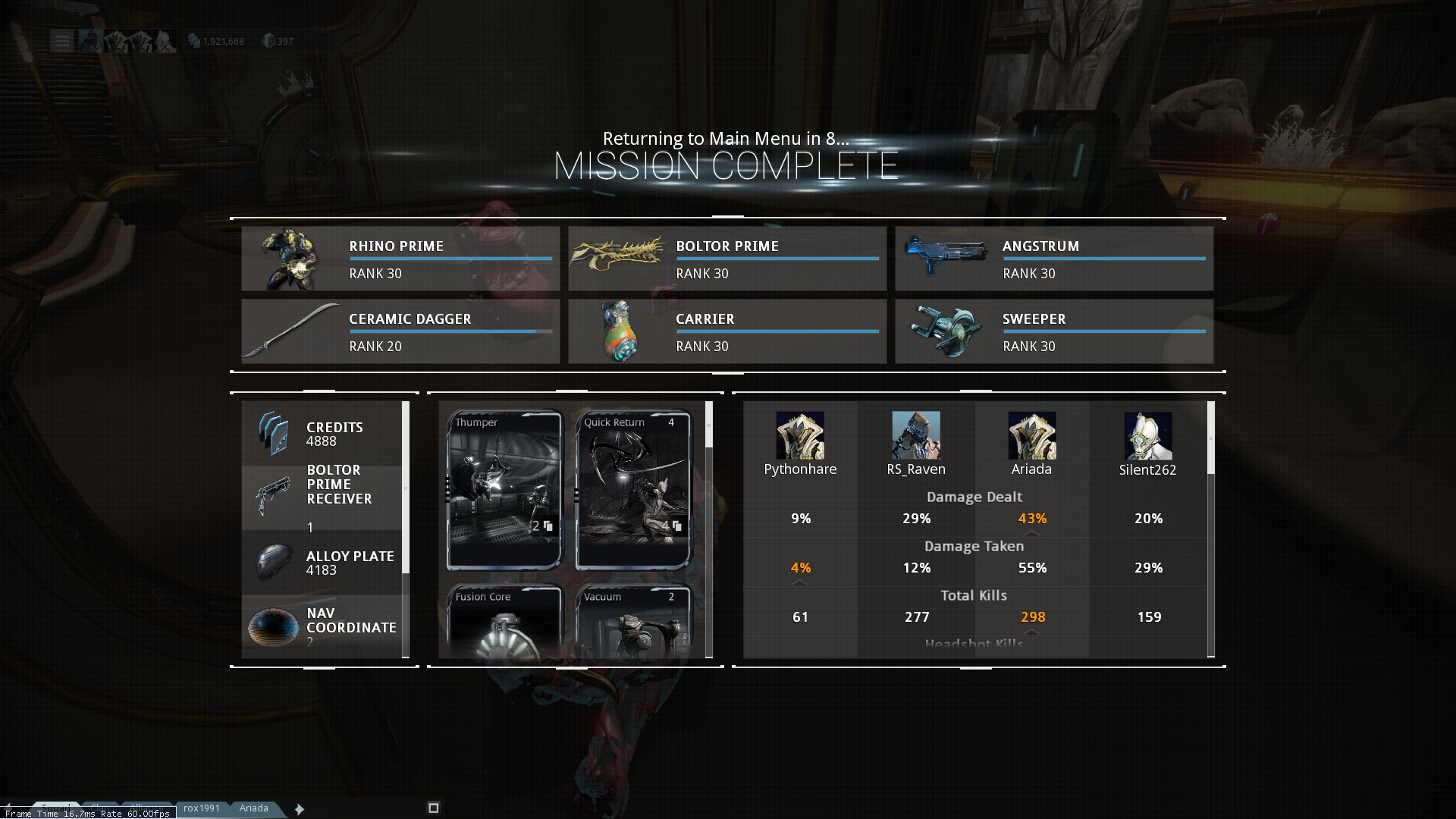Select the Ceramic Dagger rank panel

[400, 331]
